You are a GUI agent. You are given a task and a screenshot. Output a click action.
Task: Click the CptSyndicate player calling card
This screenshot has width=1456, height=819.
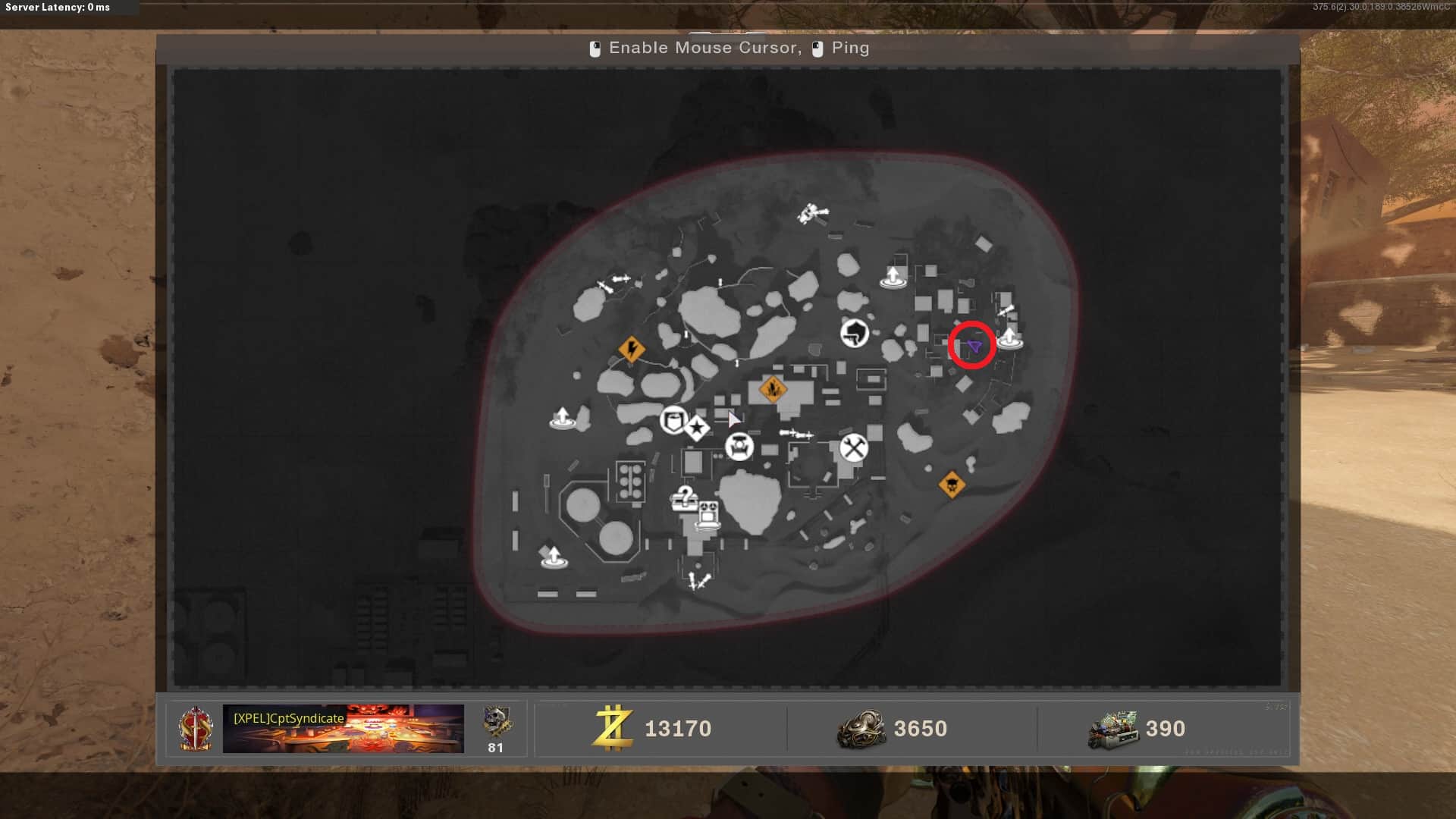pyautogui.click(x=343, y=729)
